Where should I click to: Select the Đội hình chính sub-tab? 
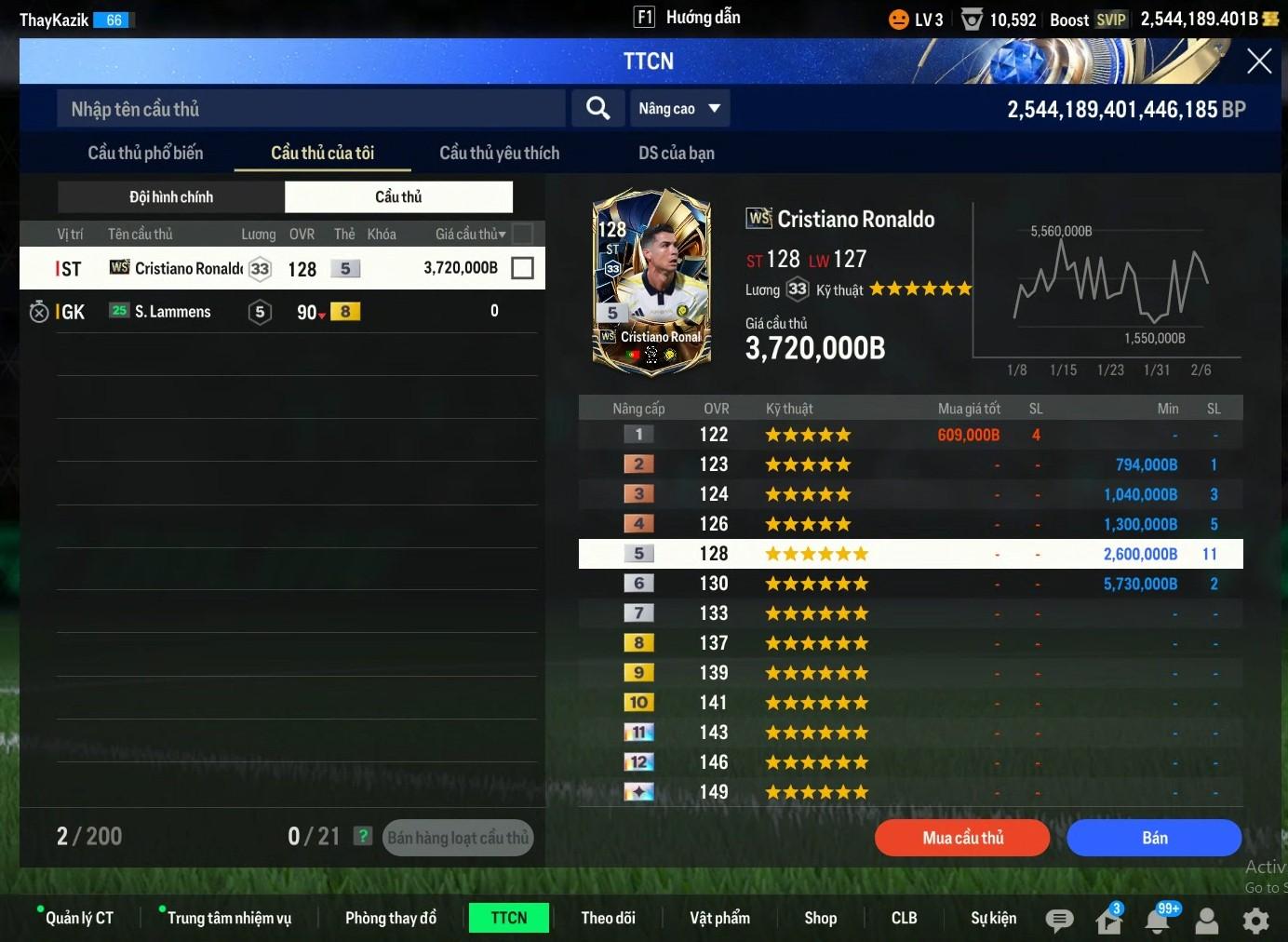(171, 196)
